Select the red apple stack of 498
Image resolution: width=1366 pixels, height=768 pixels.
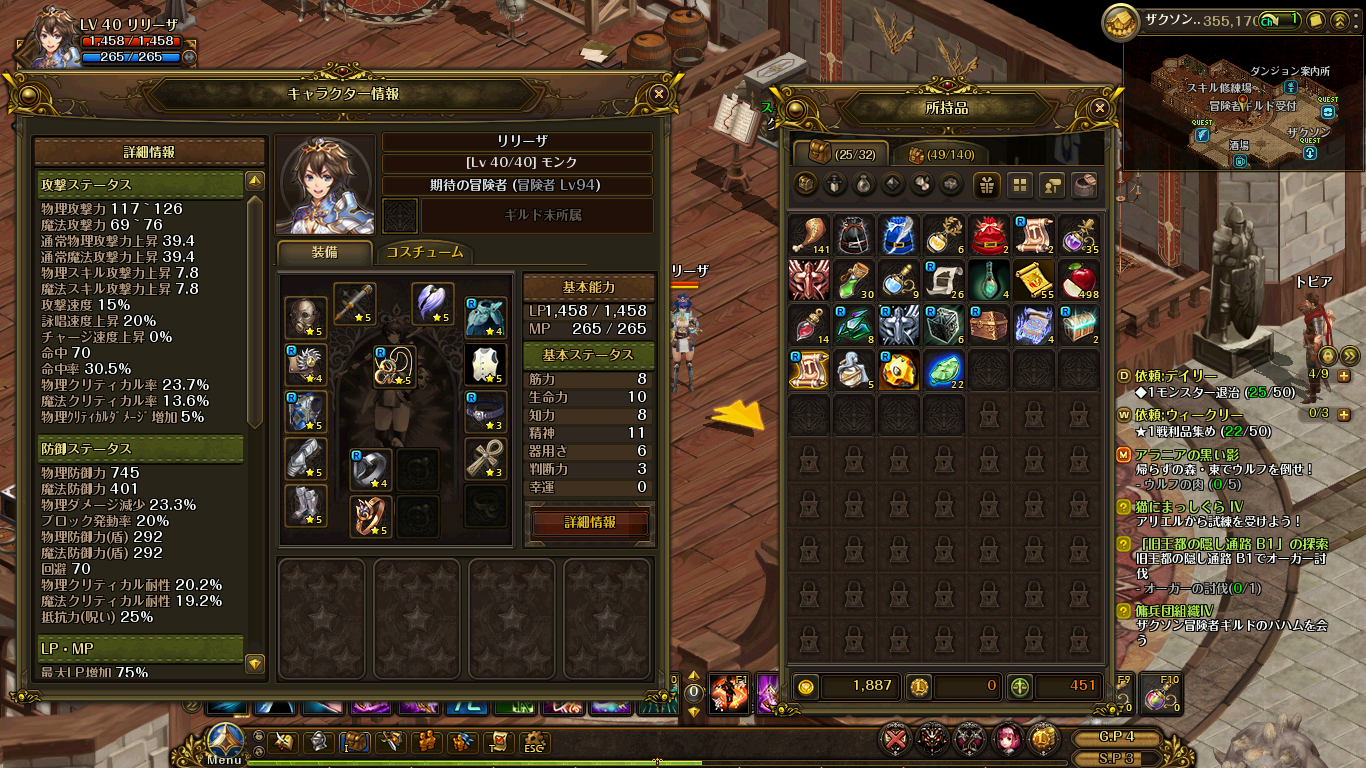pos(1078,281)
